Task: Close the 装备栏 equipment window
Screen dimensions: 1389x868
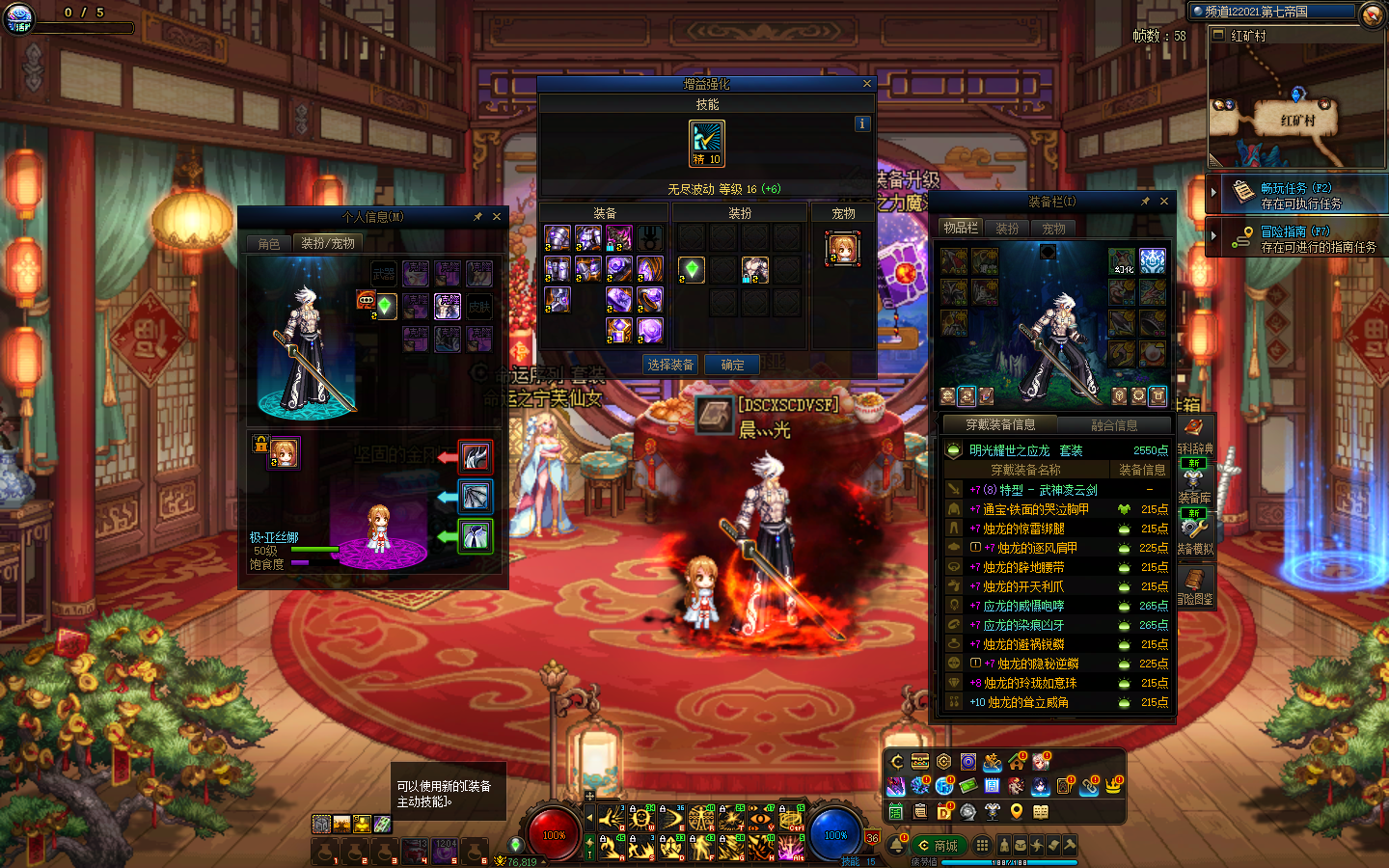Action: pyautogui.click(x=1164, y=202)
